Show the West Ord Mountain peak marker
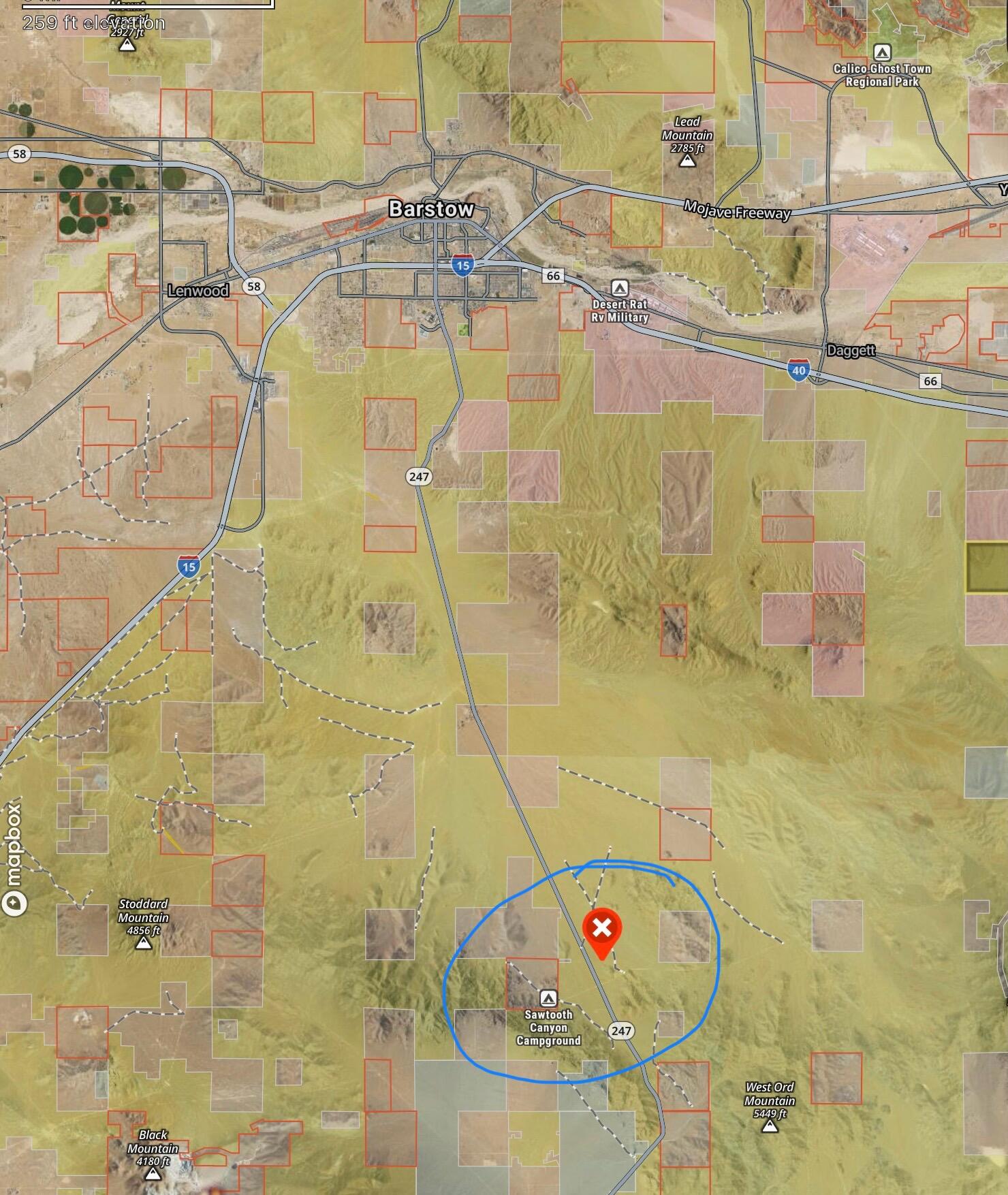Viewport: 1008px width, 1195px height. pos(770,1127)
